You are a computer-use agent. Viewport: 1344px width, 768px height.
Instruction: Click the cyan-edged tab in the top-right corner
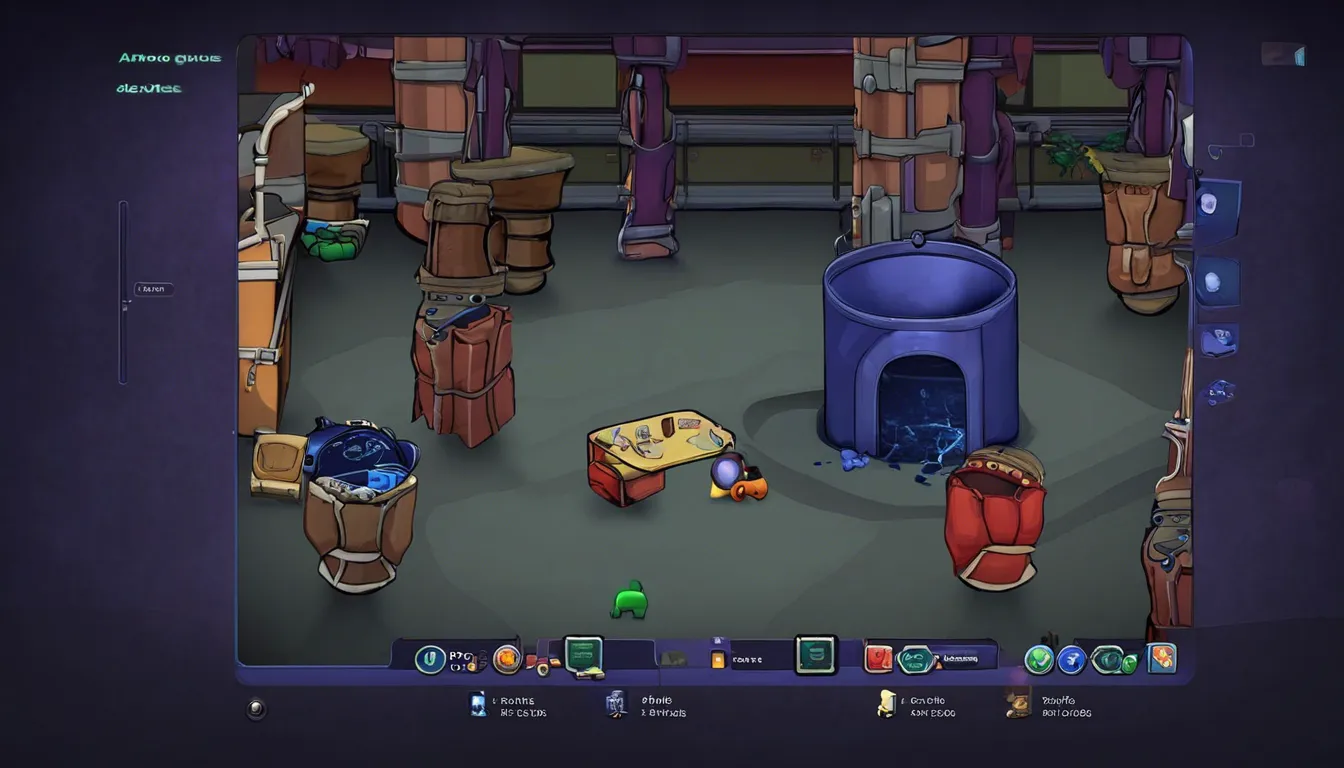1284,54
